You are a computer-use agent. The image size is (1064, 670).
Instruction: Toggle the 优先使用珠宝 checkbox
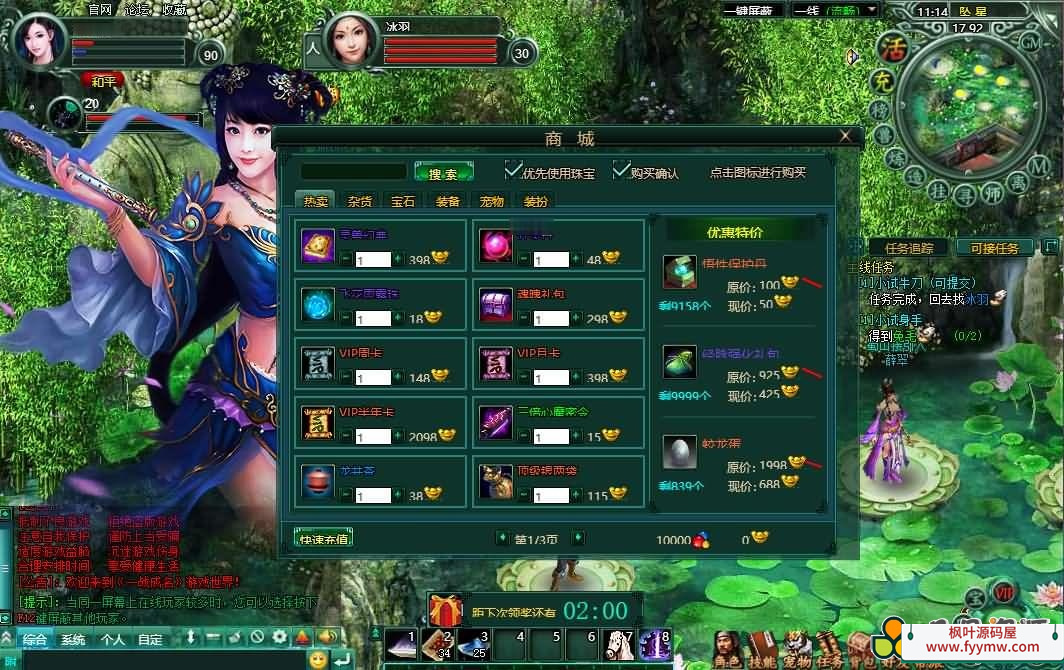[x=514, y=170]
